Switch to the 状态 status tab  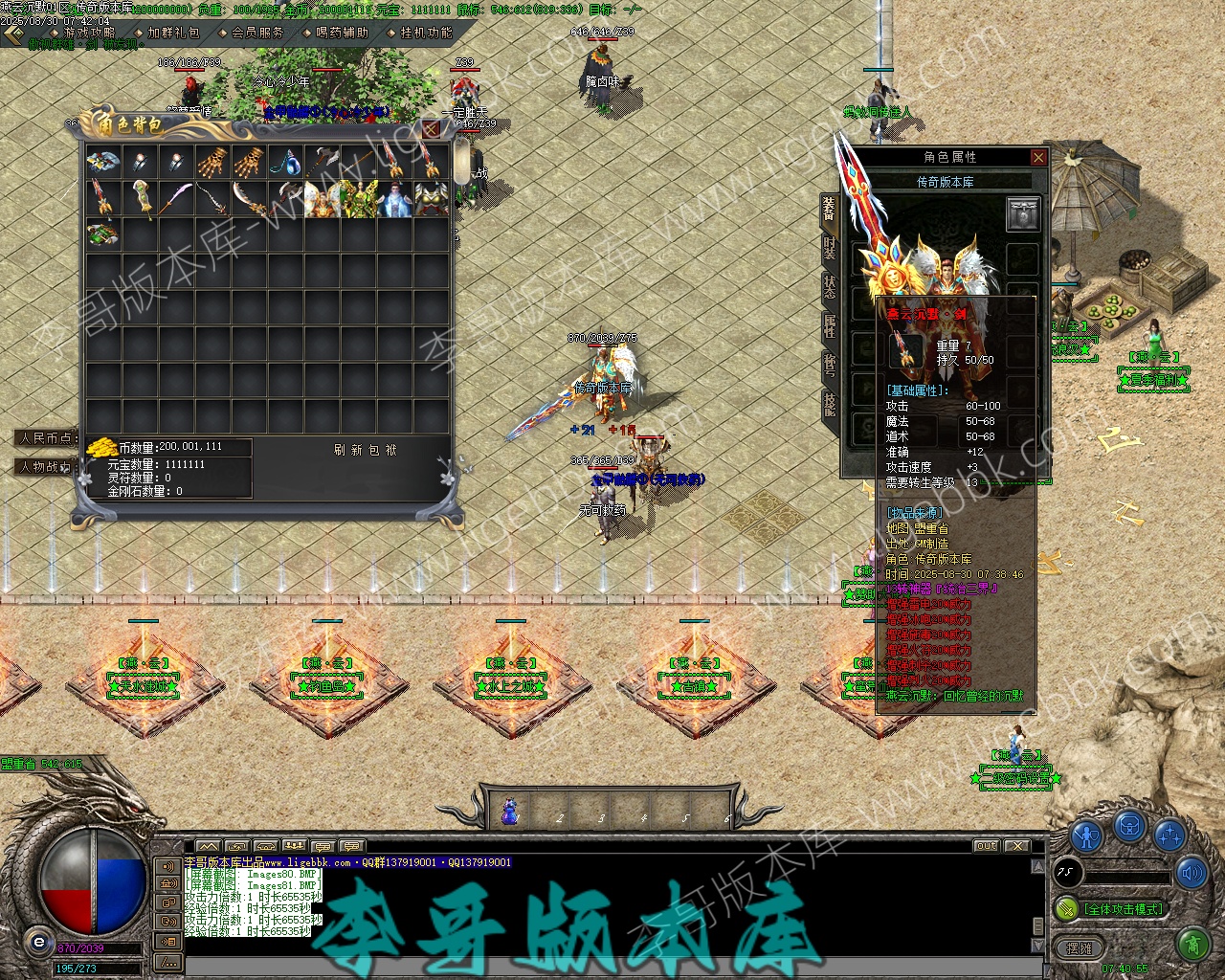coord(829,287)
